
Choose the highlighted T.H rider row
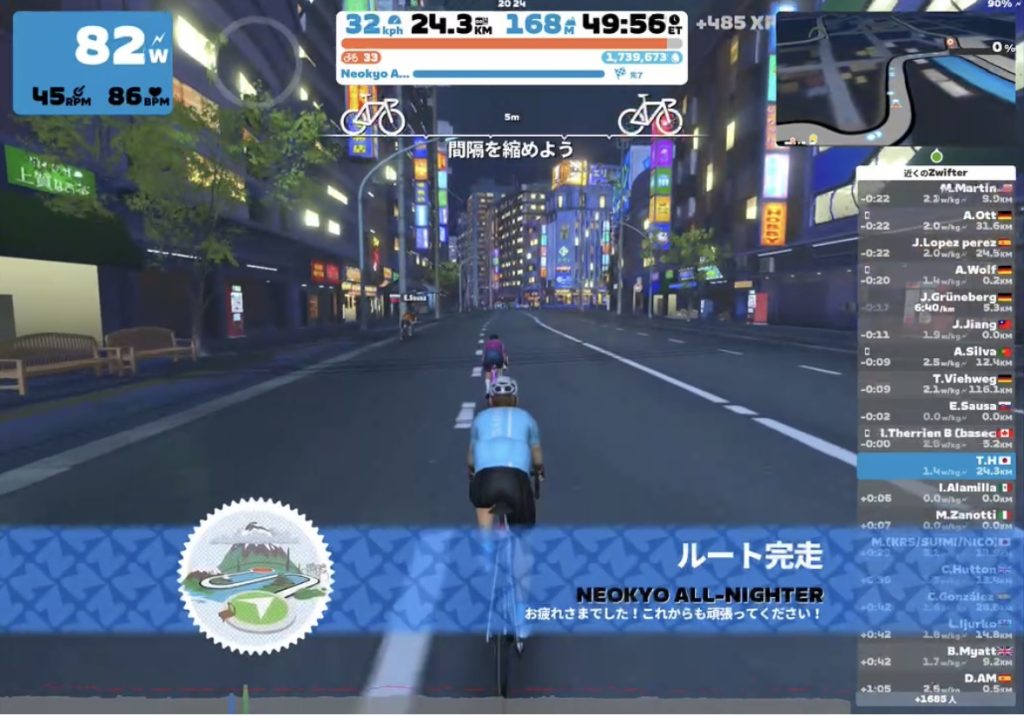point(936,466)
